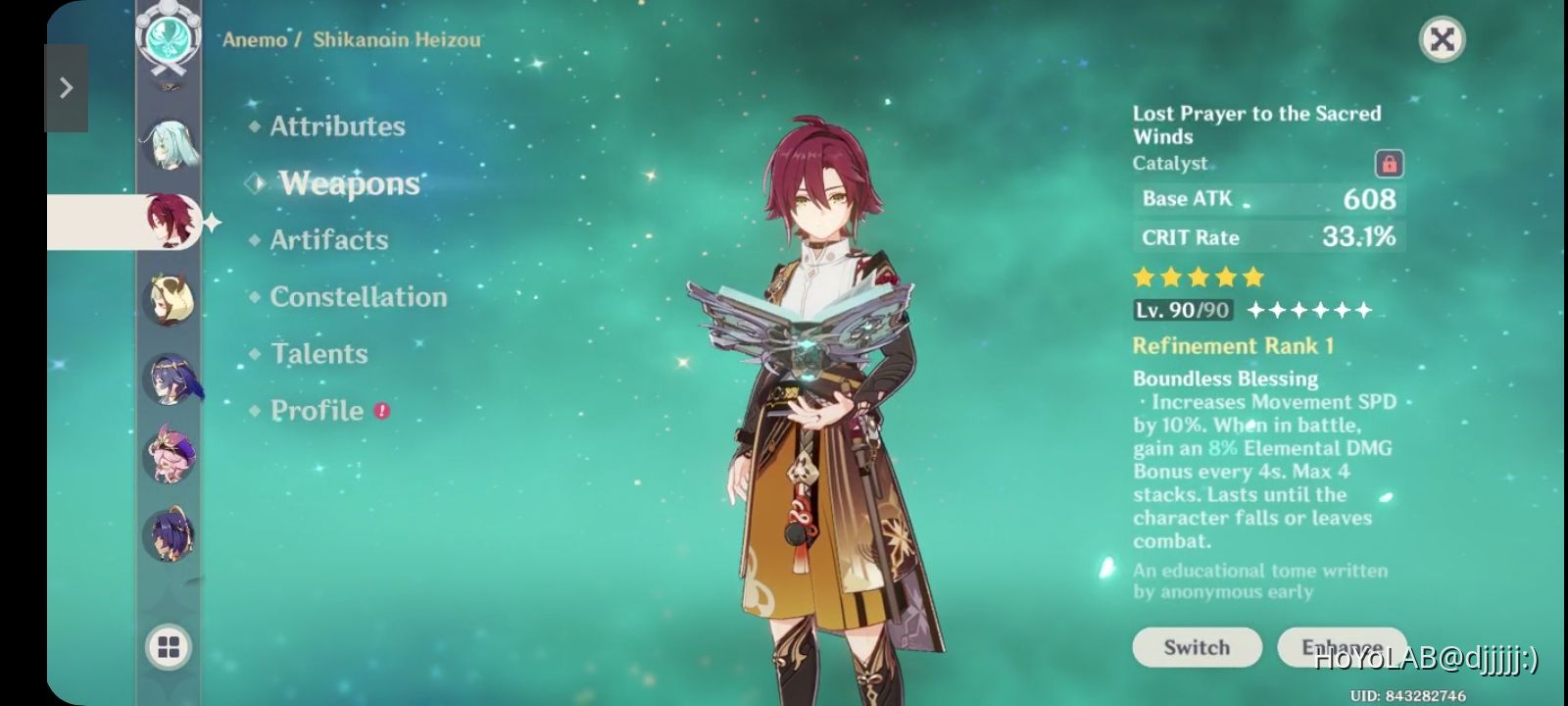Open the Artifacts tab
Image resolution: width=1568 pixels, height=706 pixels.
point(327,239)
